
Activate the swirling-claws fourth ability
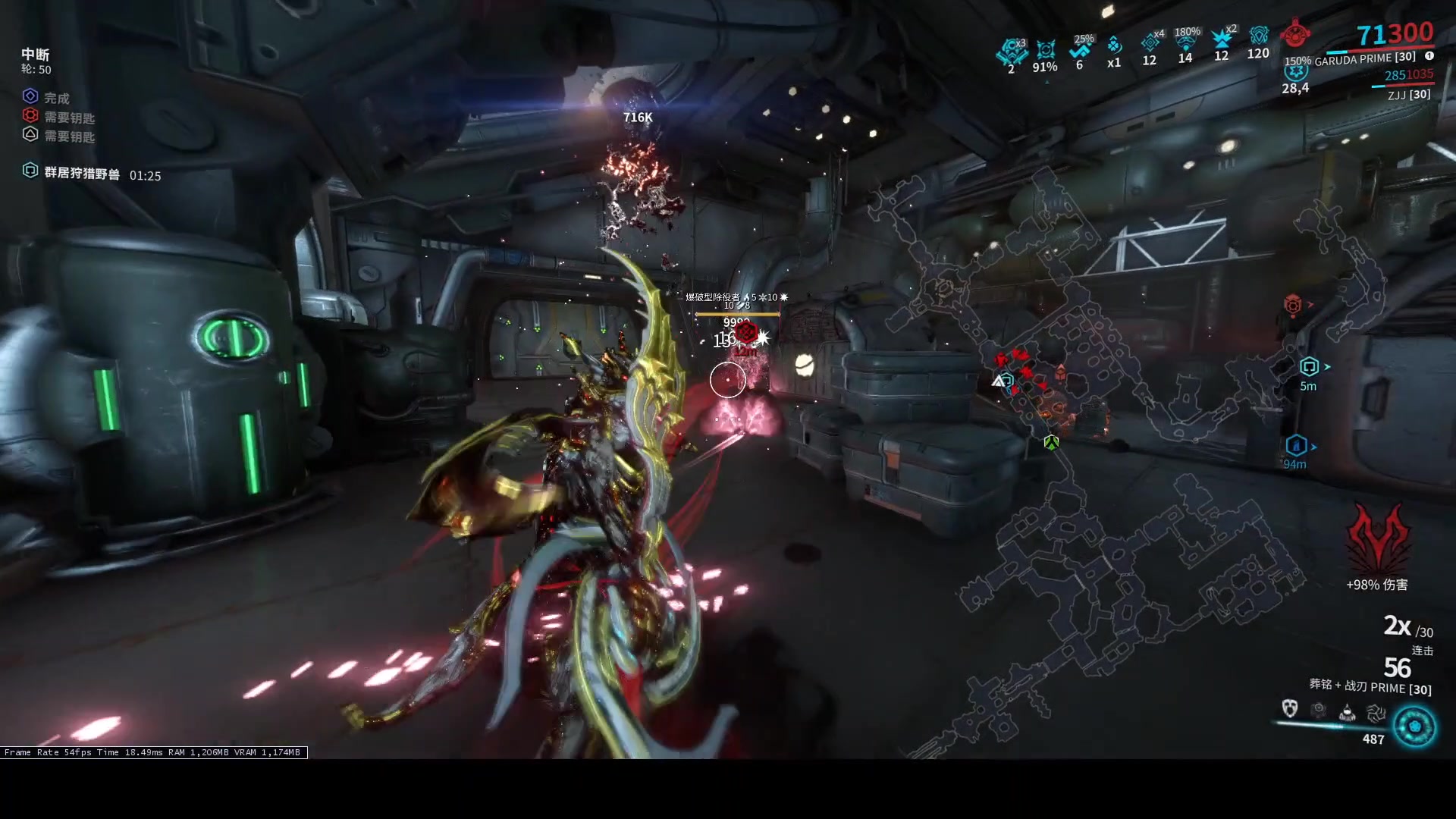(x=1376, y=712)
